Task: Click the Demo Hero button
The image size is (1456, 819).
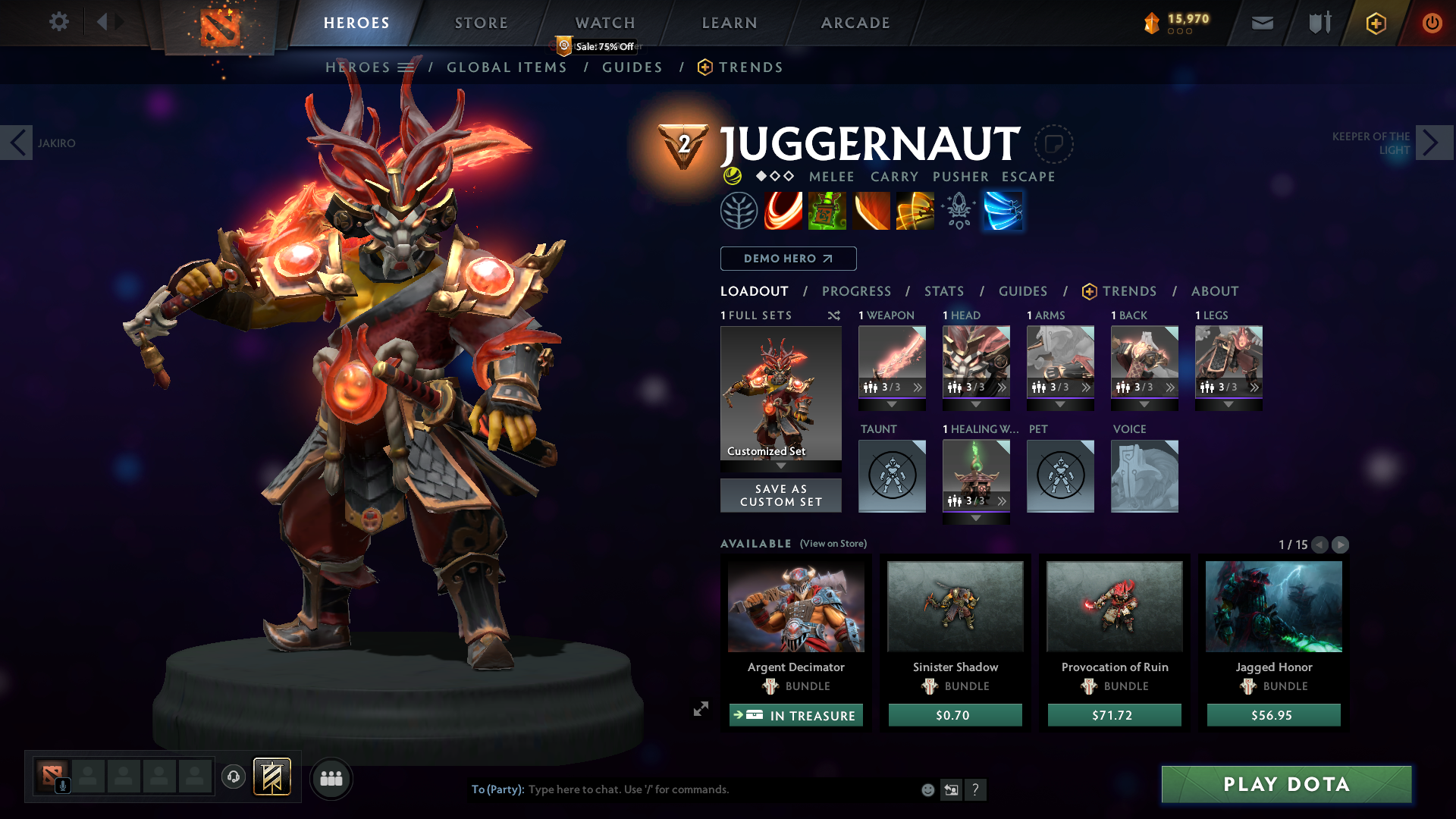Action: coord(788,259)
